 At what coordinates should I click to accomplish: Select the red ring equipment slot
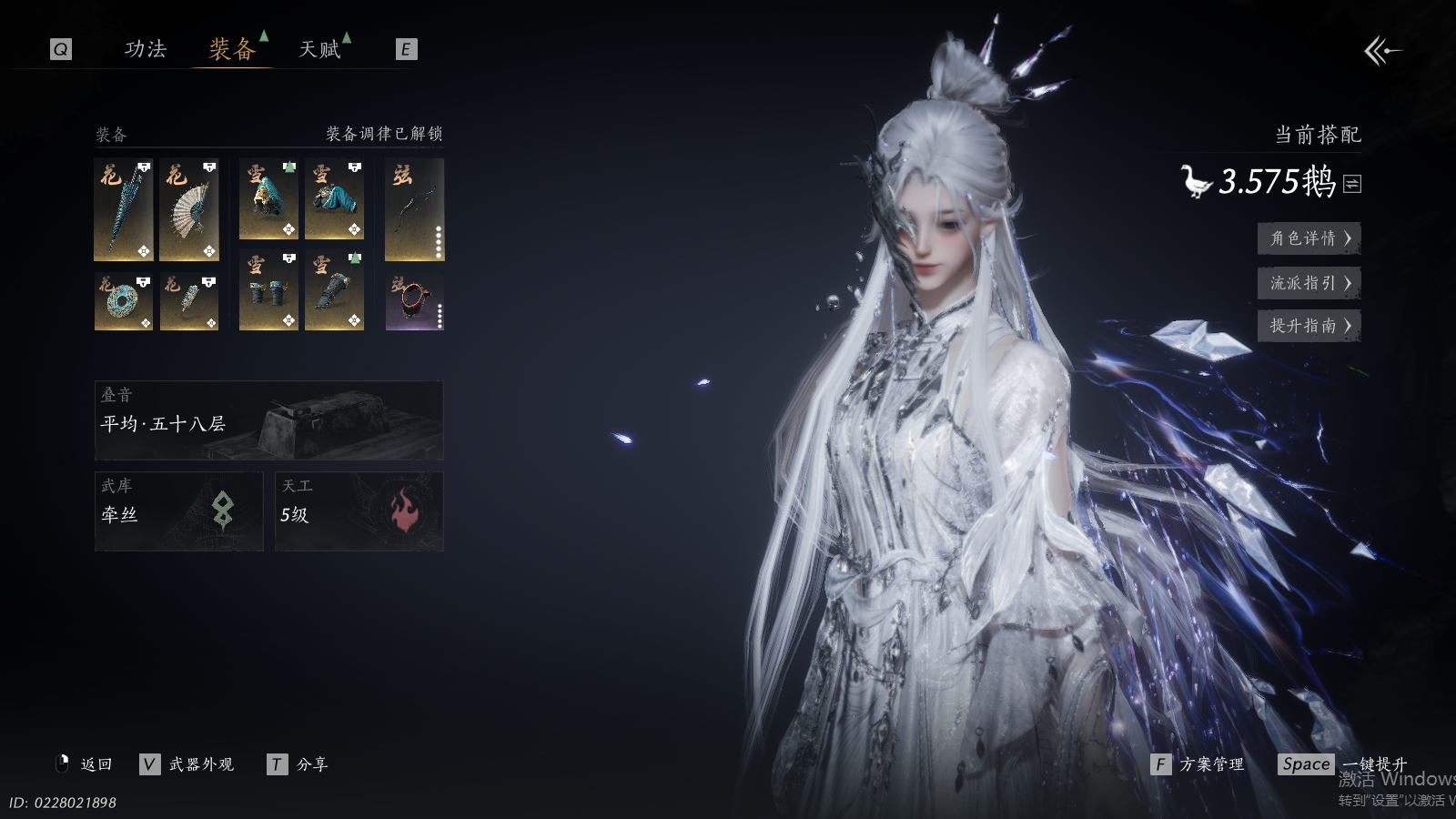click(x=414, y=301)
